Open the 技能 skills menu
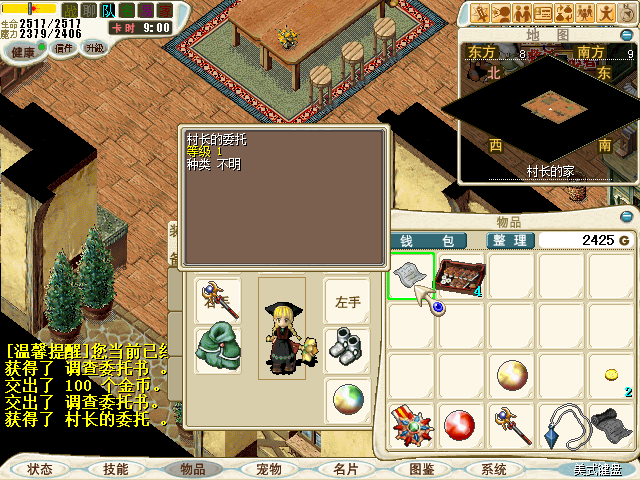Screen dimensions: 640x480 (115, 468)
